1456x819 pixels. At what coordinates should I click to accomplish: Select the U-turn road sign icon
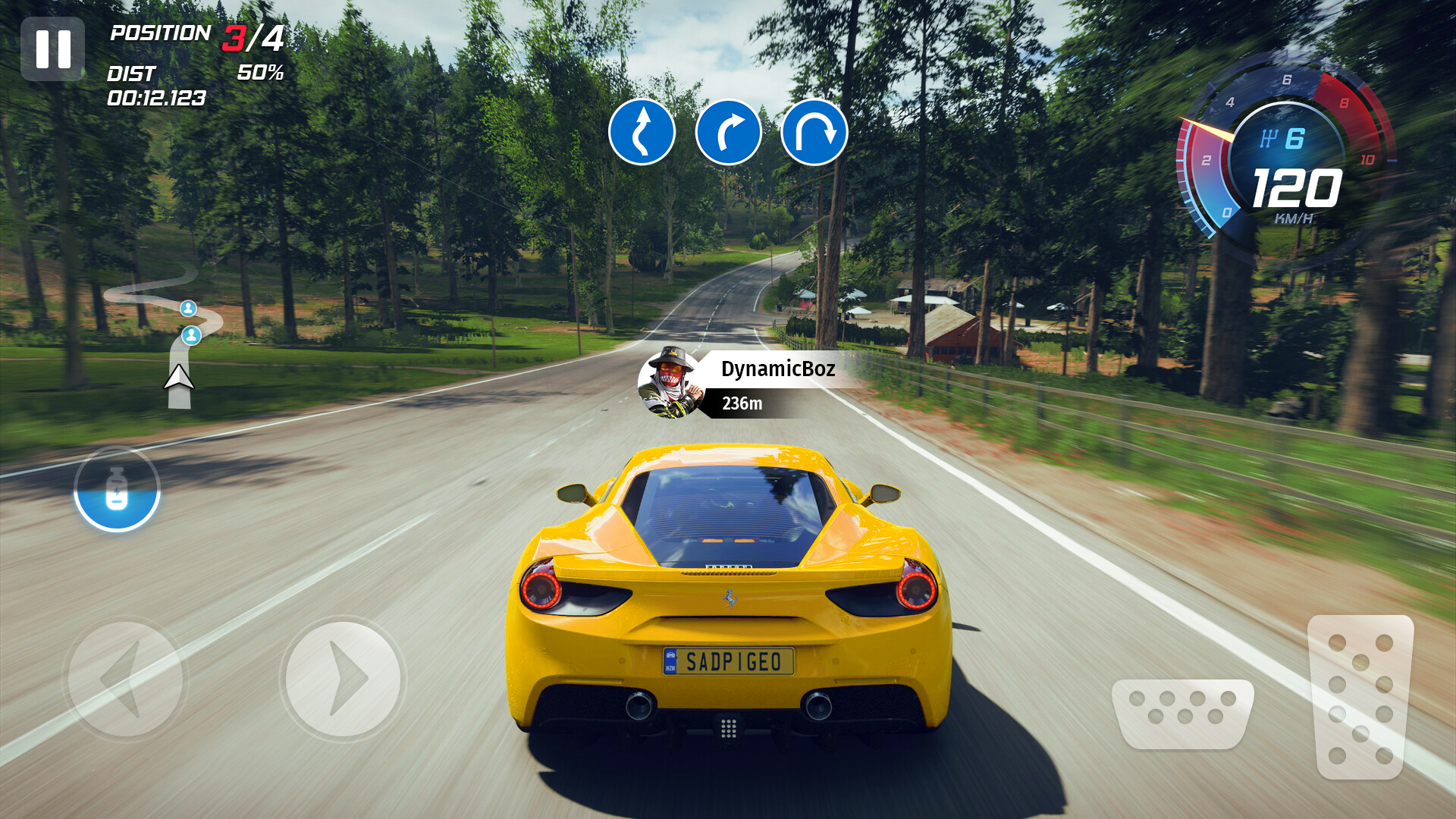814,132
